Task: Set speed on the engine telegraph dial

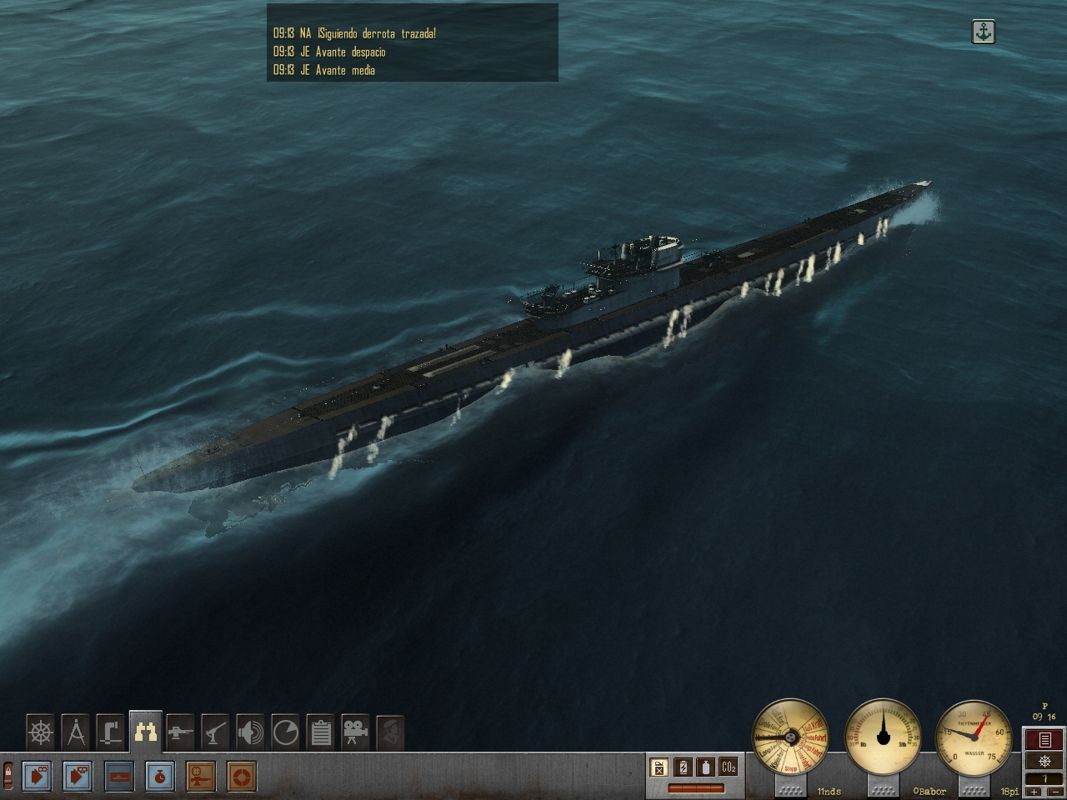Action: click(x=790, y=737)
